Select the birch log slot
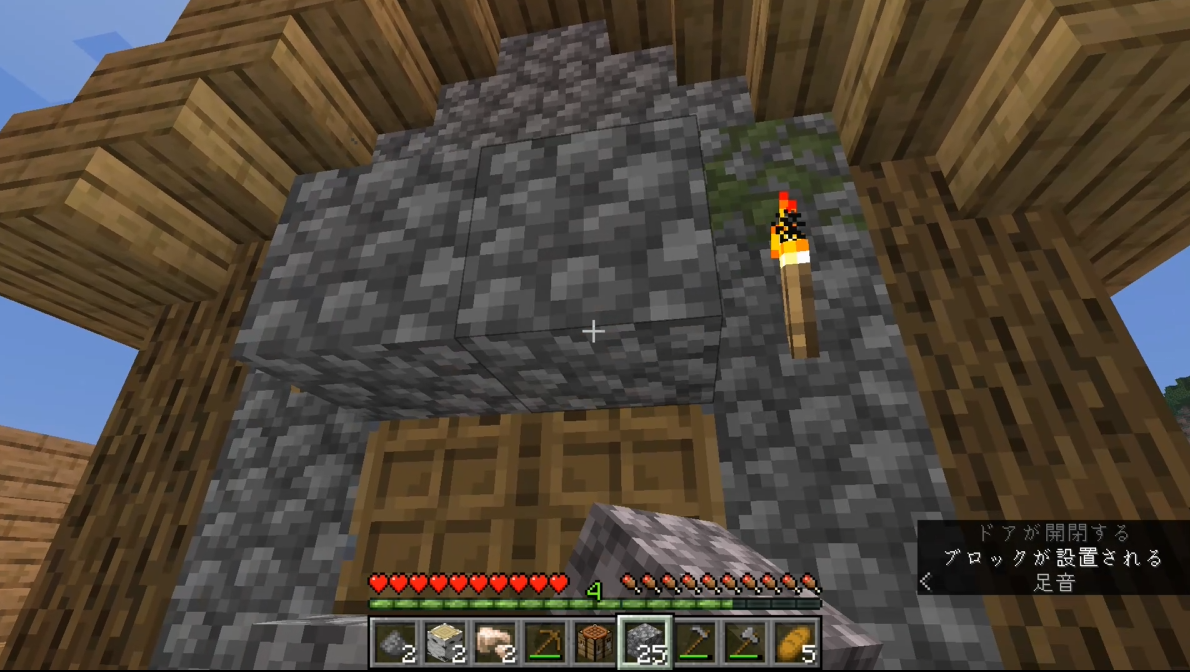The width and height of the screenshot is (1190, 672). pos(444,641)
